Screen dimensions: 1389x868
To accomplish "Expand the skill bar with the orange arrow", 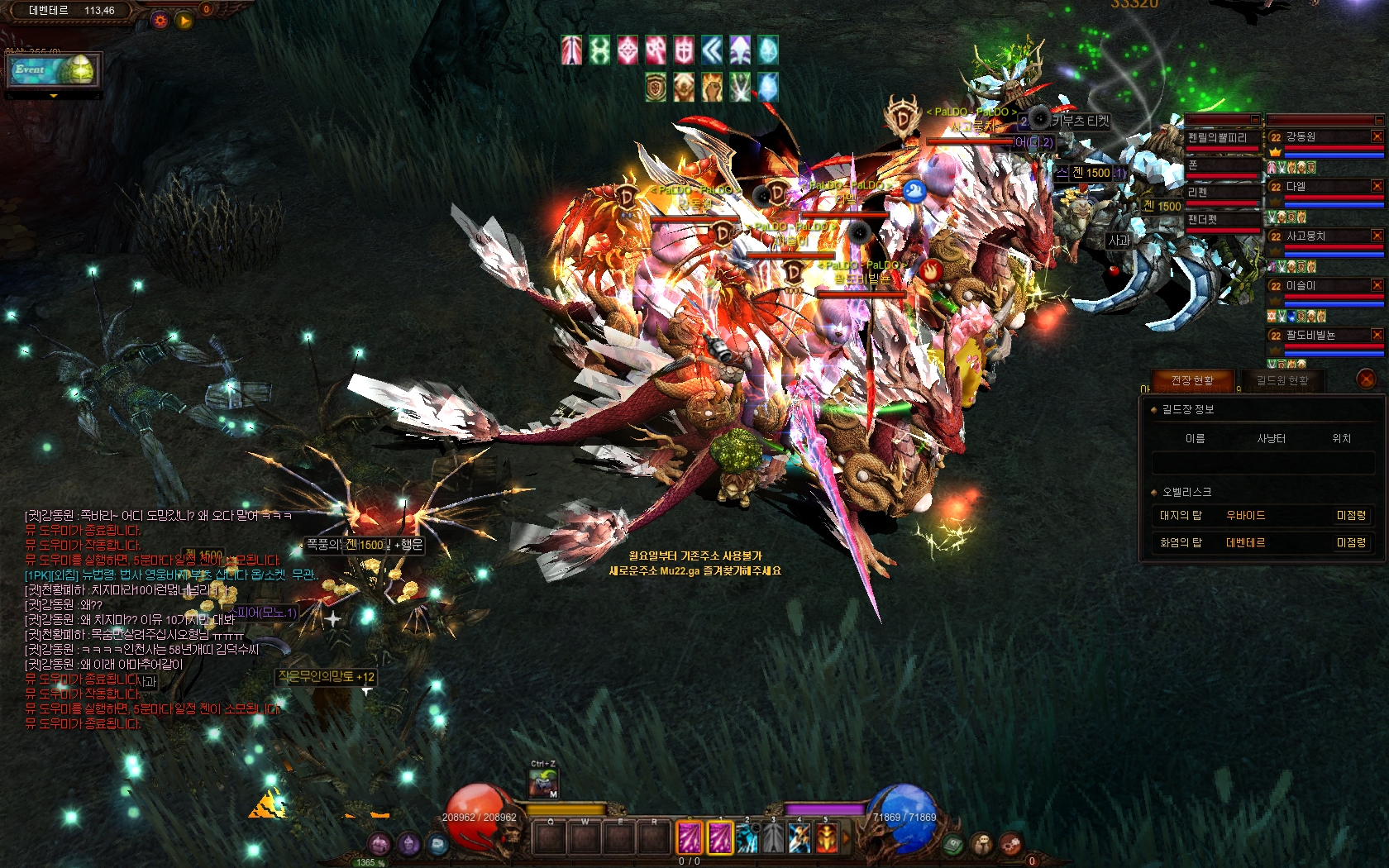I will [x=845, y=838].
